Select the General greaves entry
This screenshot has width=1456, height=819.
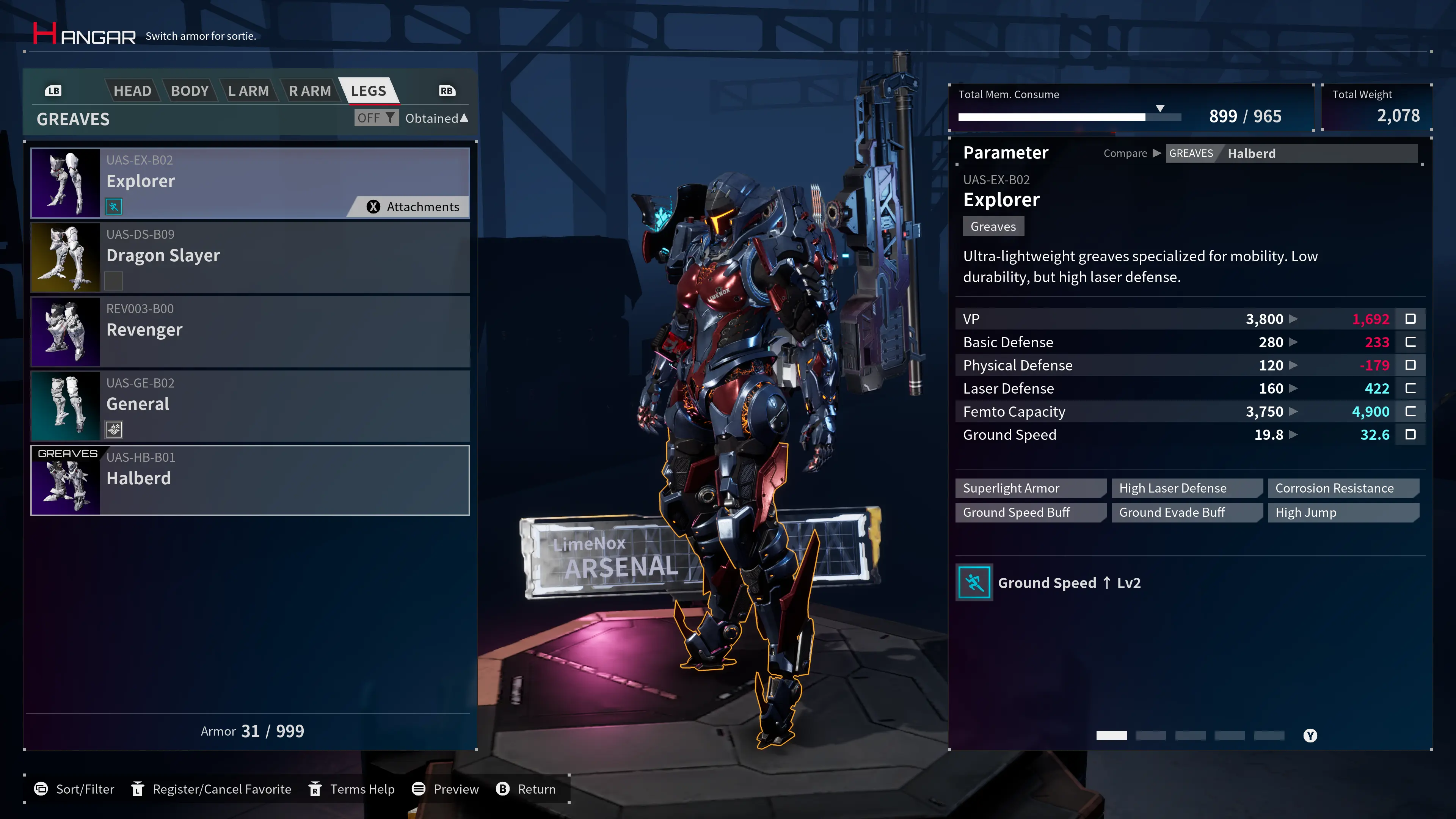(x=249, y=406)
